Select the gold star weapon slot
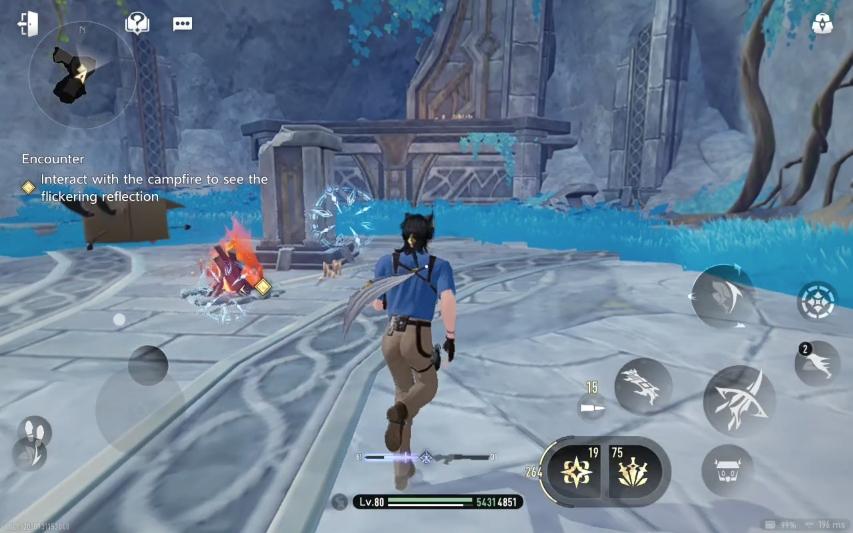This screenshot has height=533, width=853. pos(577,470)
